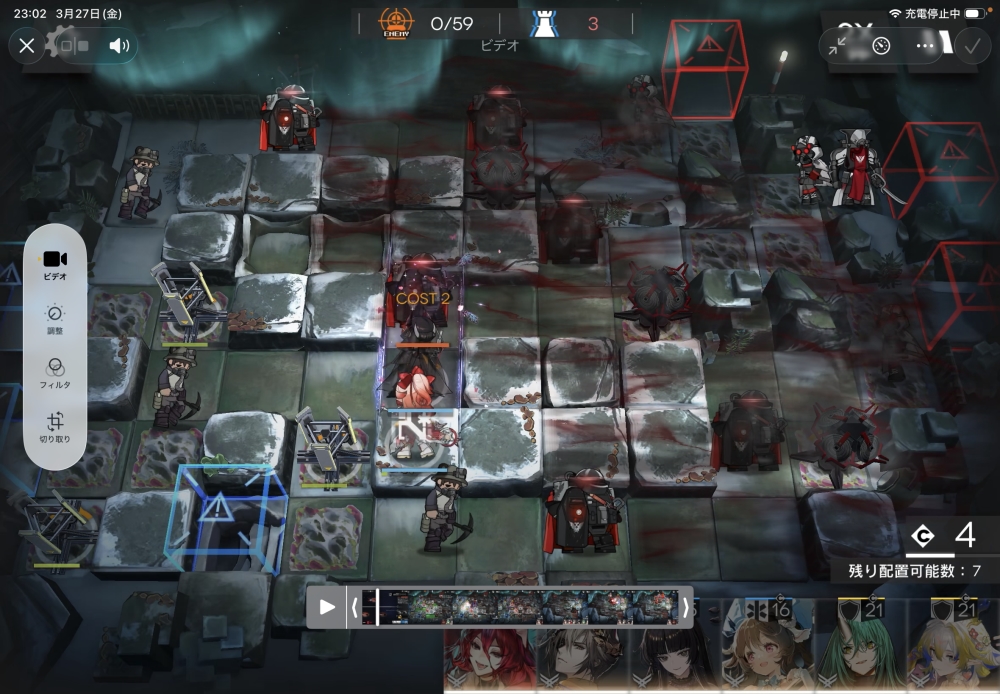Click the video timeline frame strip
Viewport: 1000px width, 694px height.
tap(520, 607)
